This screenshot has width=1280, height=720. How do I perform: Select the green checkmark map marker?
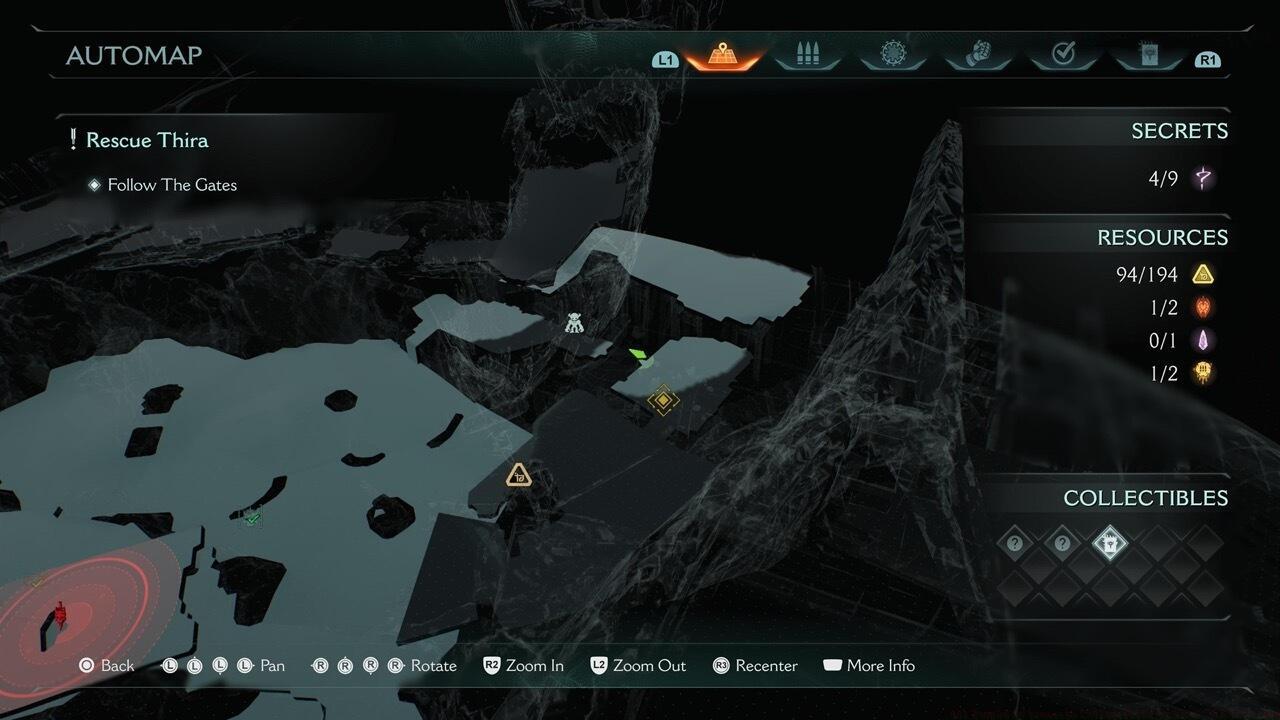coord(252,516)
